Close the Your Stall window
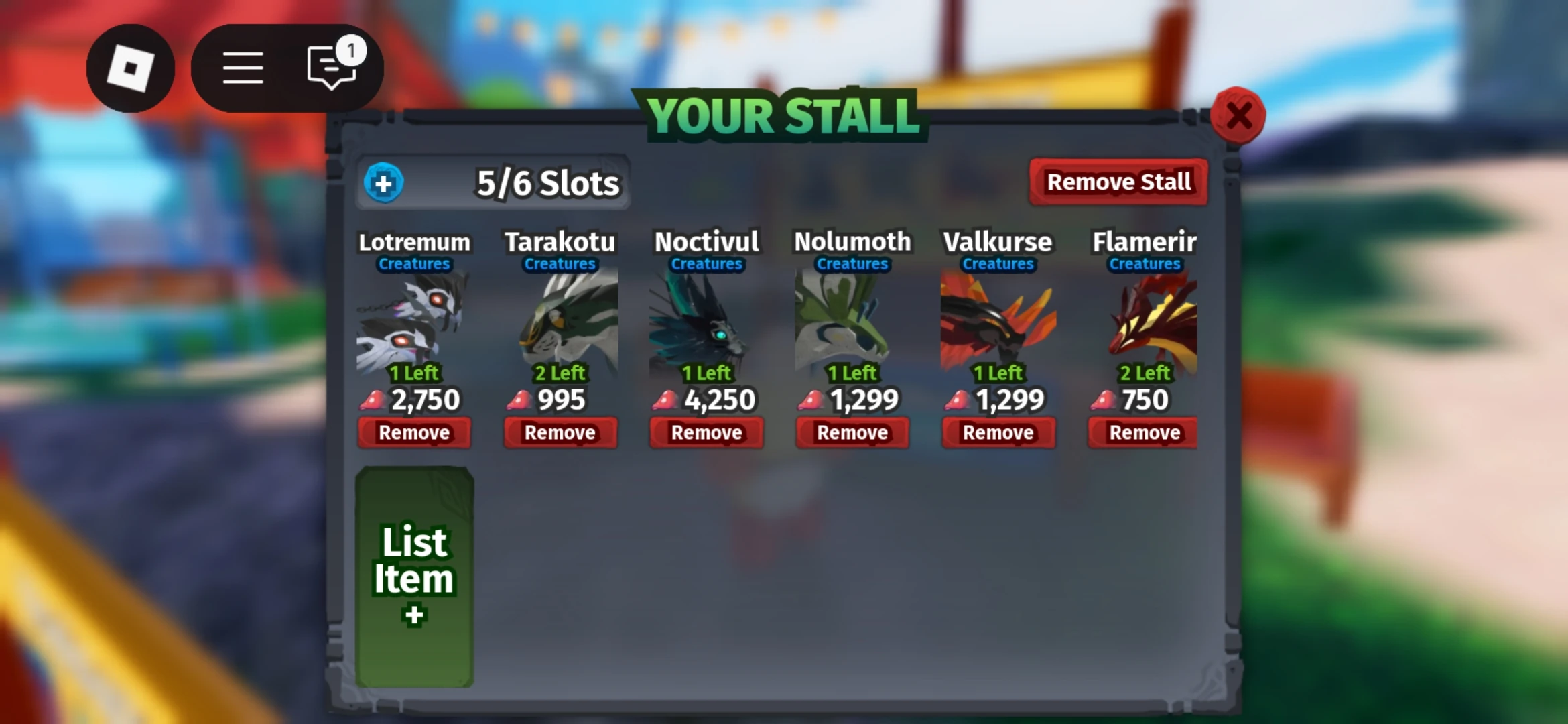The image size is (1568, 724). tap(1238, 115)
